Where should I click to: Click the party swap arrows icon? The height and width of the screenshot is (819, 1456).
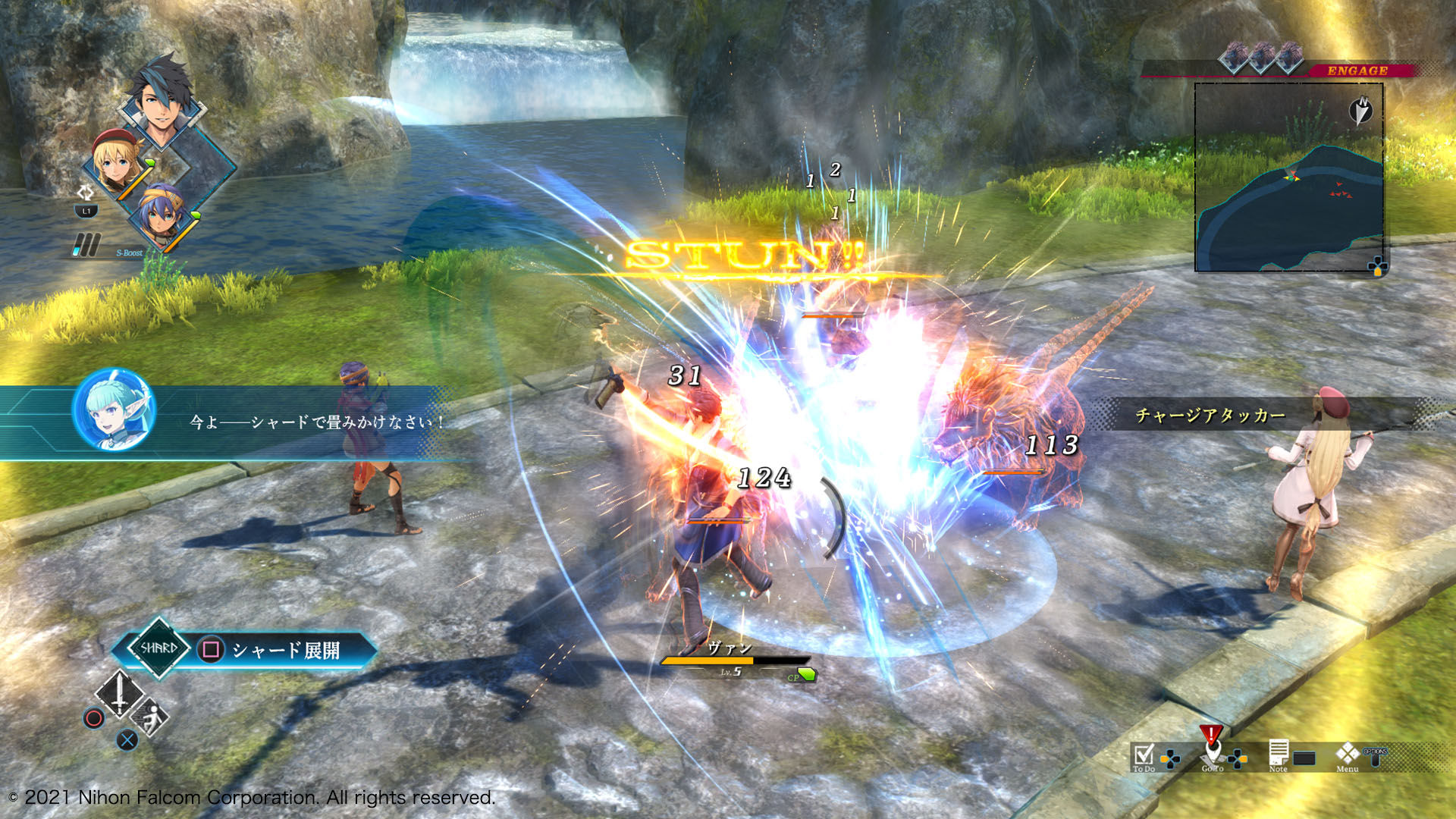tap(85, 193)
